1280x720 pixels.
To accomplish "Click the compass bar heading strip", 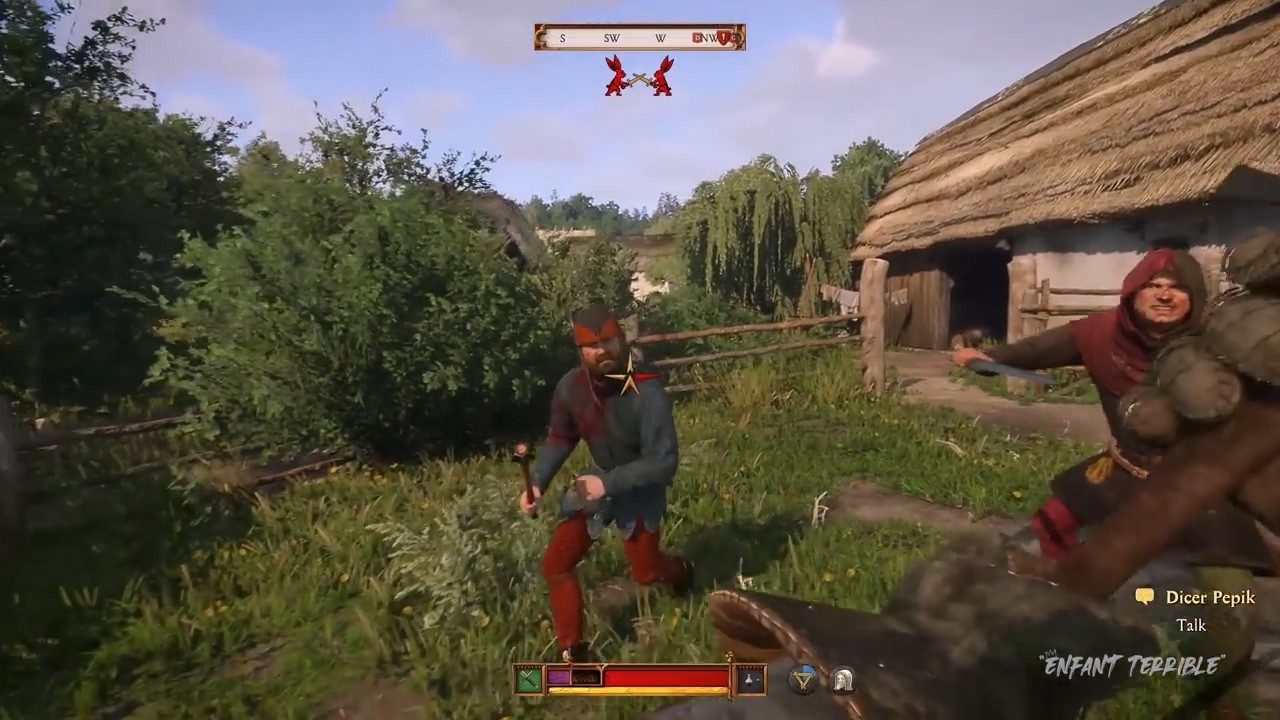I will pyautogui.click(x=639, y=38).
